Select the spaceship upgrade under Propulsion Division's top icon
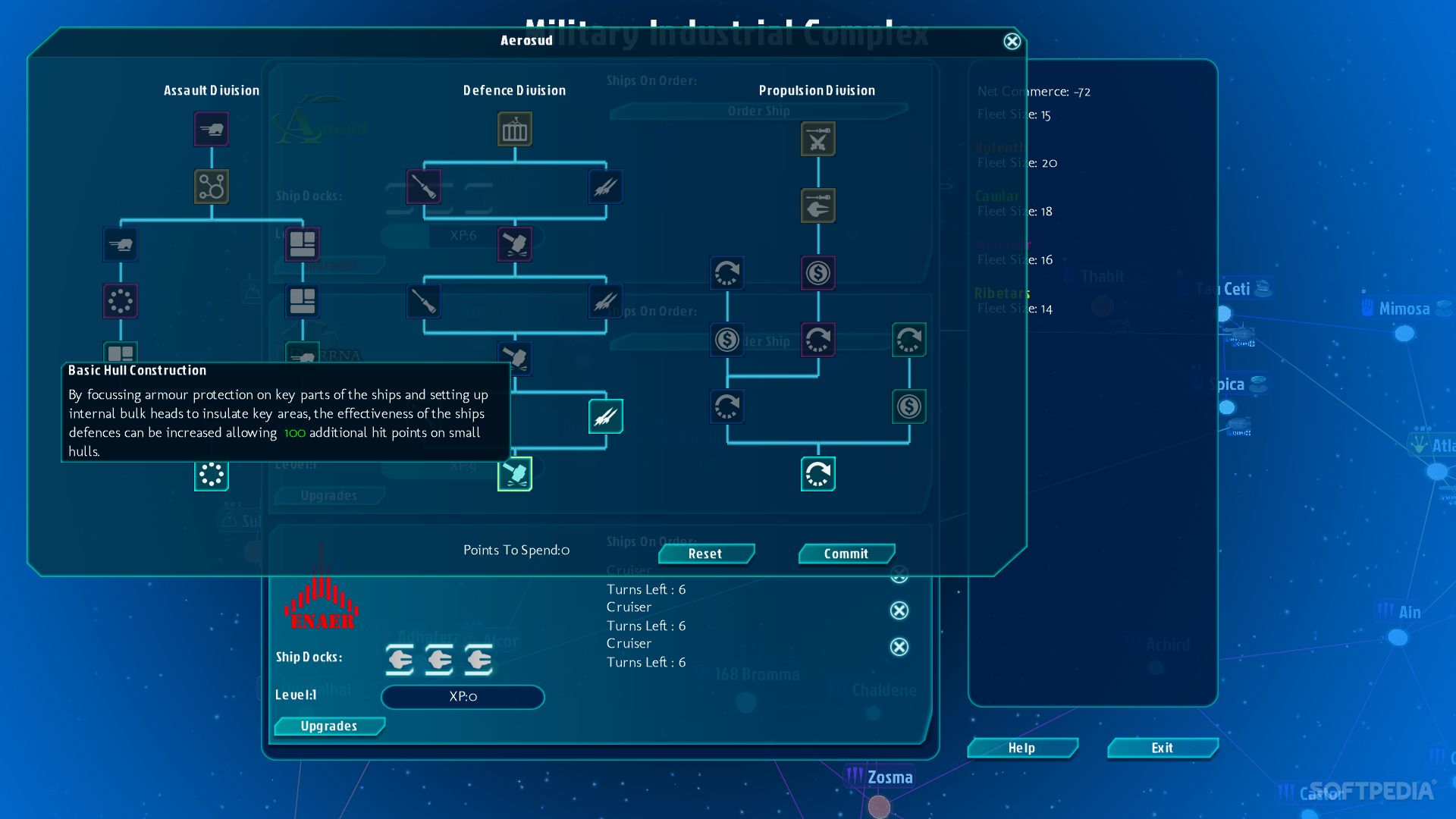Viewport: 1456px width, 819px height. 818,206
